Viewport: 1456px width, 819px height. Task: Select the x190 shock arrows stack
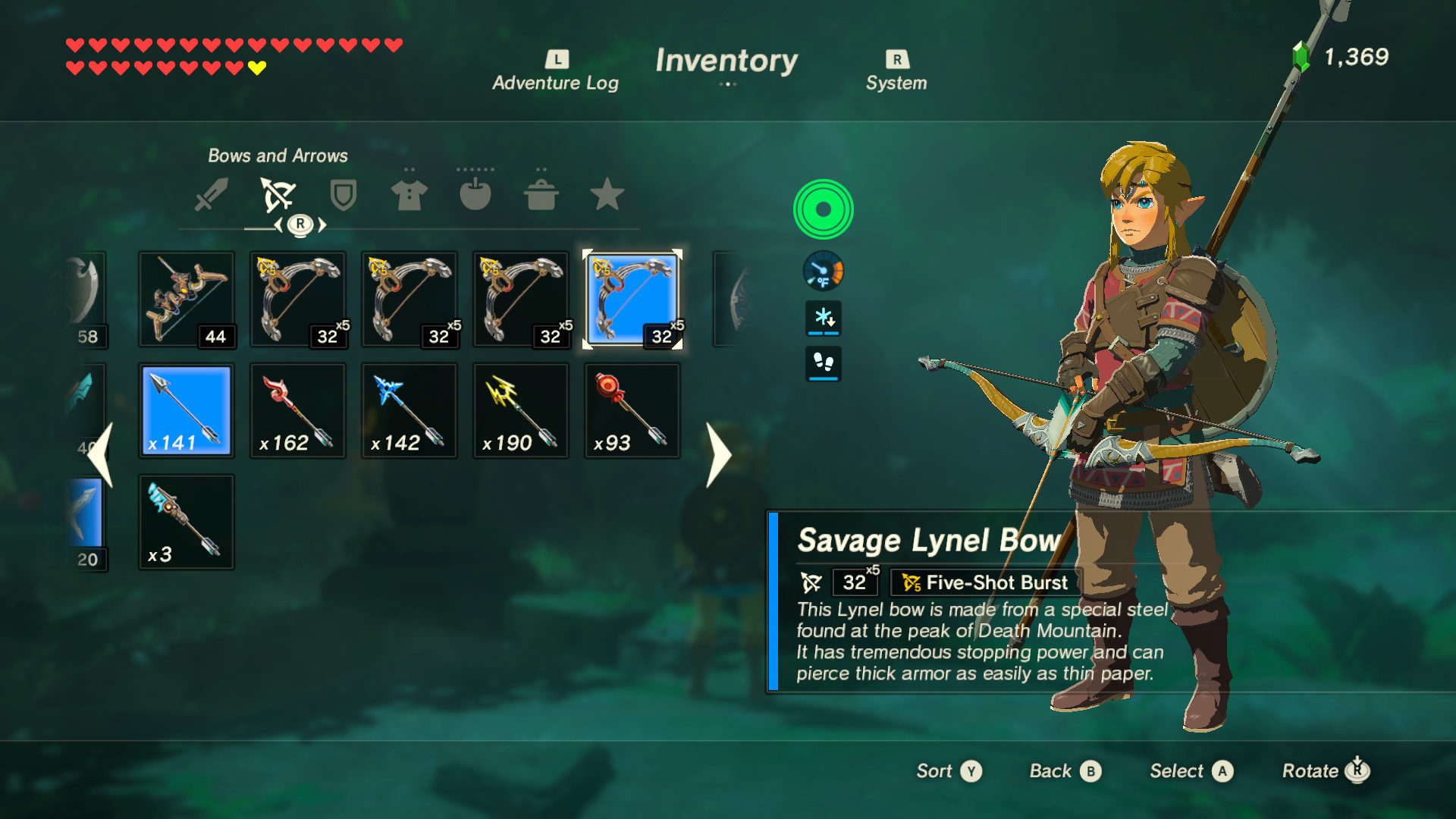pyautogui.click(x=520, y=410)
